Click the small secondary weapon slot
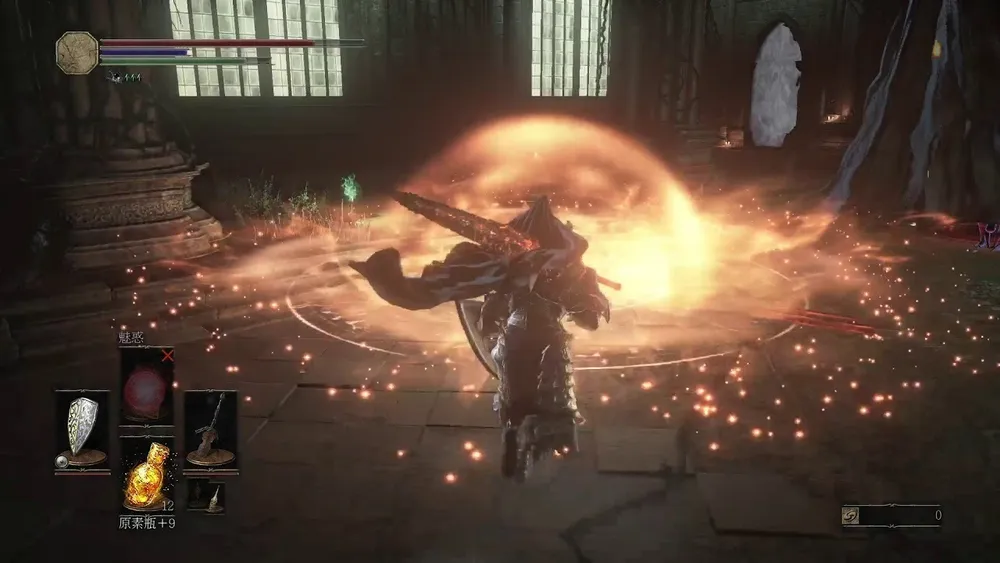 click(x=210, y=495)
